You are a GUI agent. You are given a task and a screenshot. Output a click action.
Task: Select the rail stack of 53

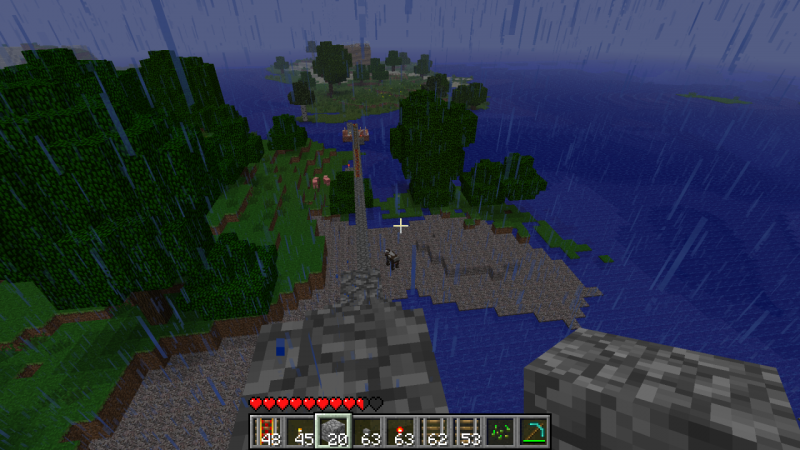(466, 431)
